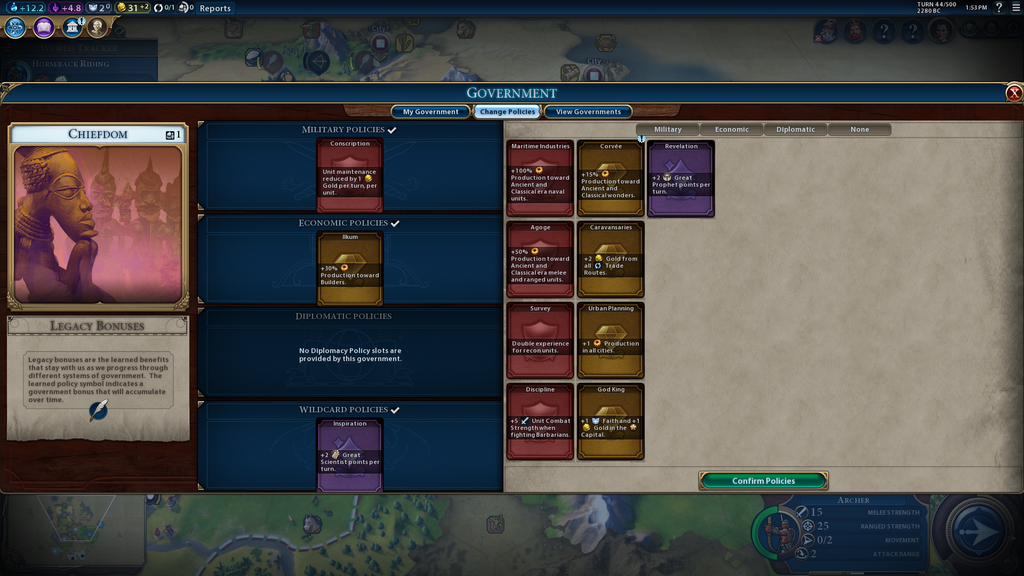Image resolution: width=1024 pixels, height=576 pixels.
Task: Filter policies by Economic
Action: point(731,129)
